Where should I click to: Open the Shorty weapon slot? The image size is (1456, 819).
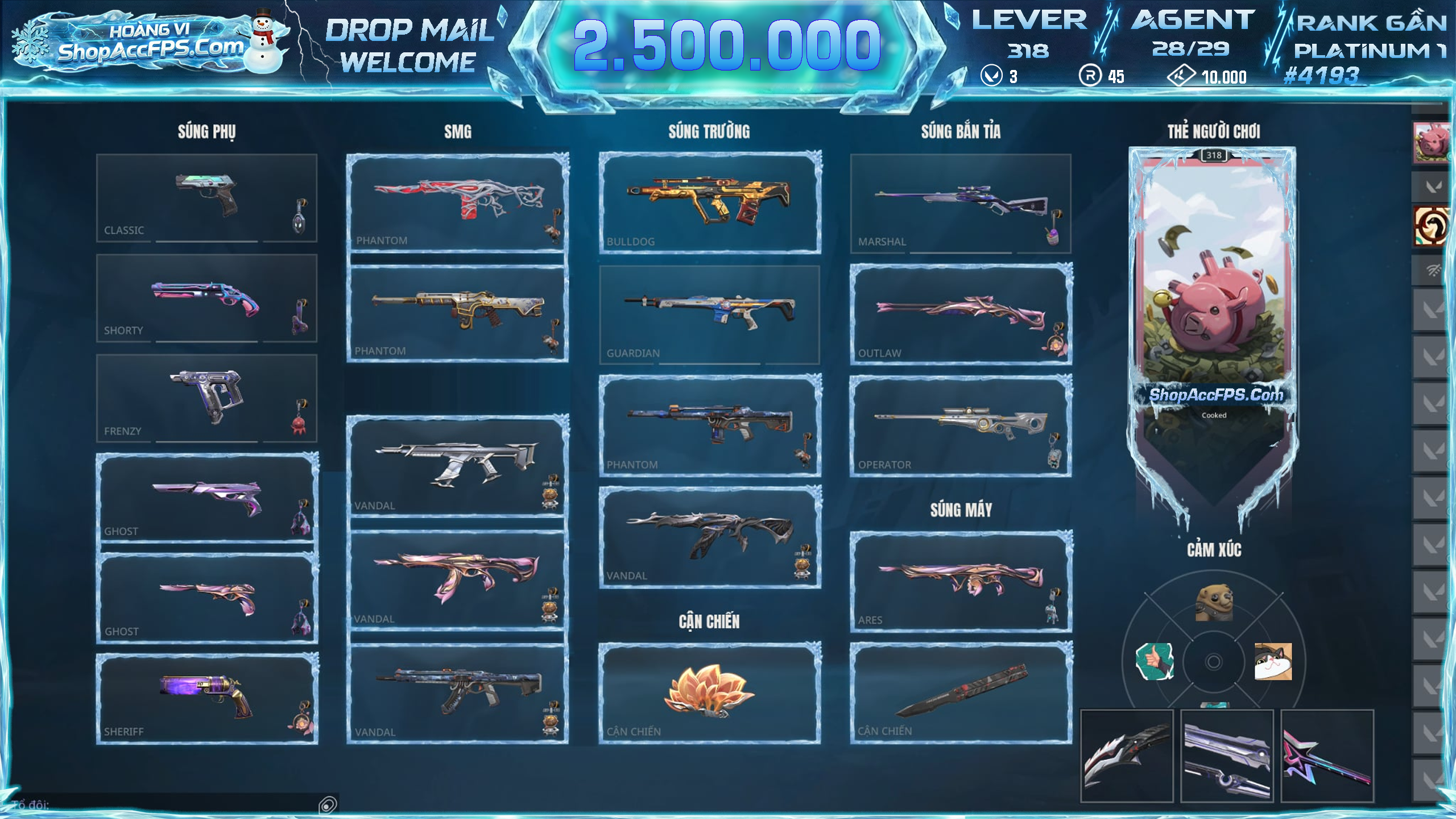point(206,298)
